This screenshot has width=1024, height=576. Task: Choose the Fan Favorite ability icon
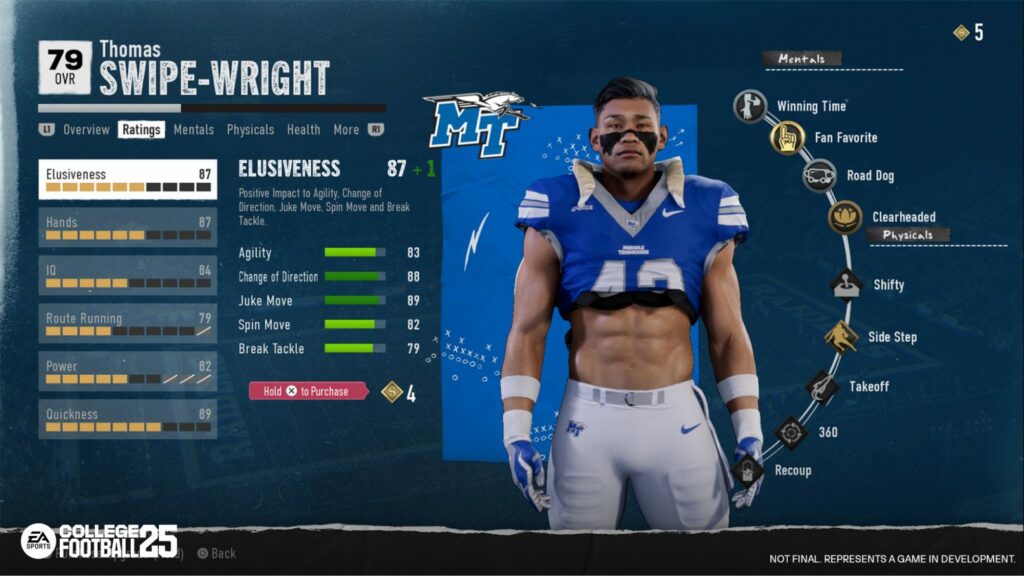coord(787,138)
